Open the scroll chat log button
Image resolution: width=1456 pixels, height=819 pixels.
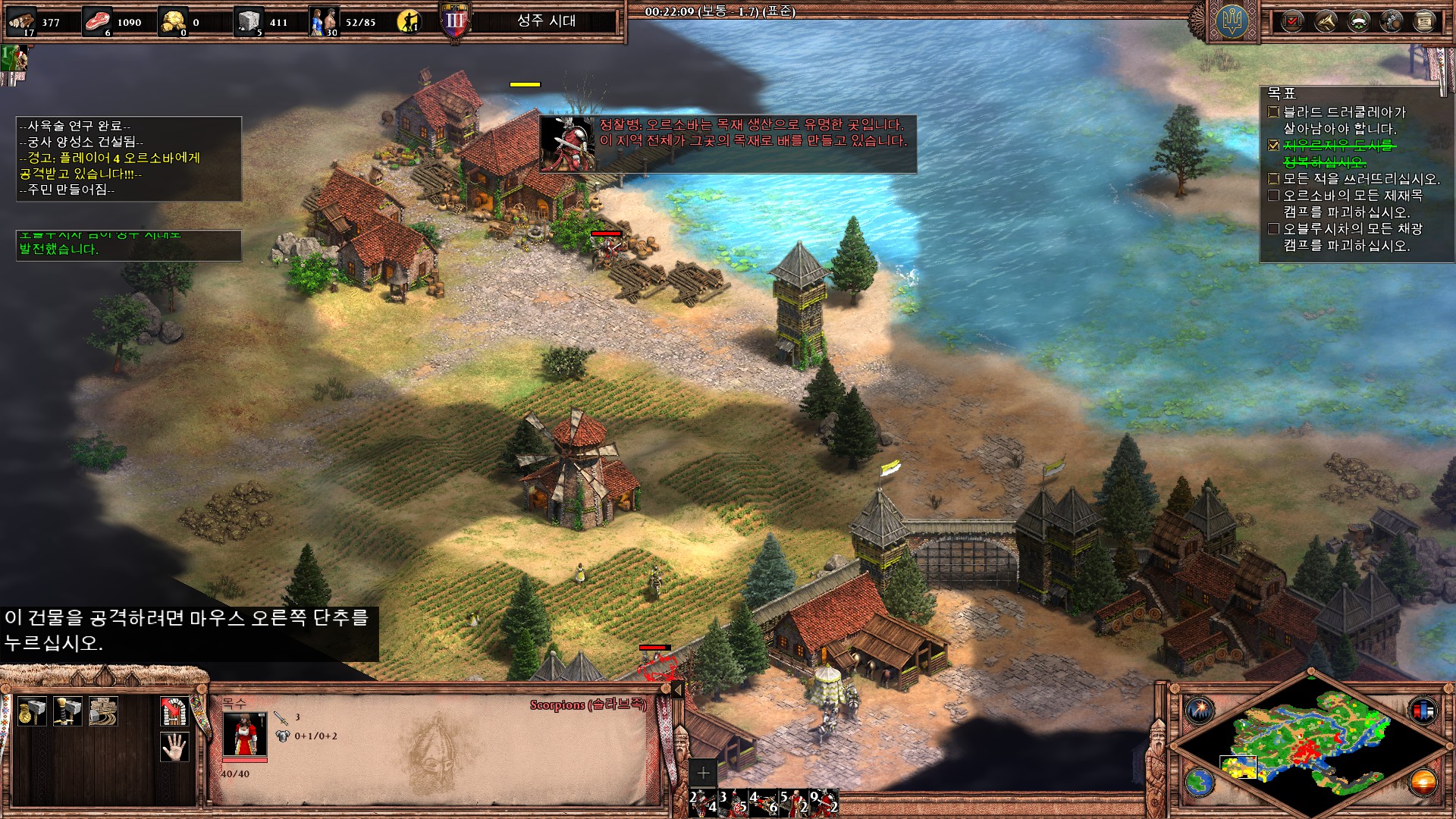click(1424, 21)
